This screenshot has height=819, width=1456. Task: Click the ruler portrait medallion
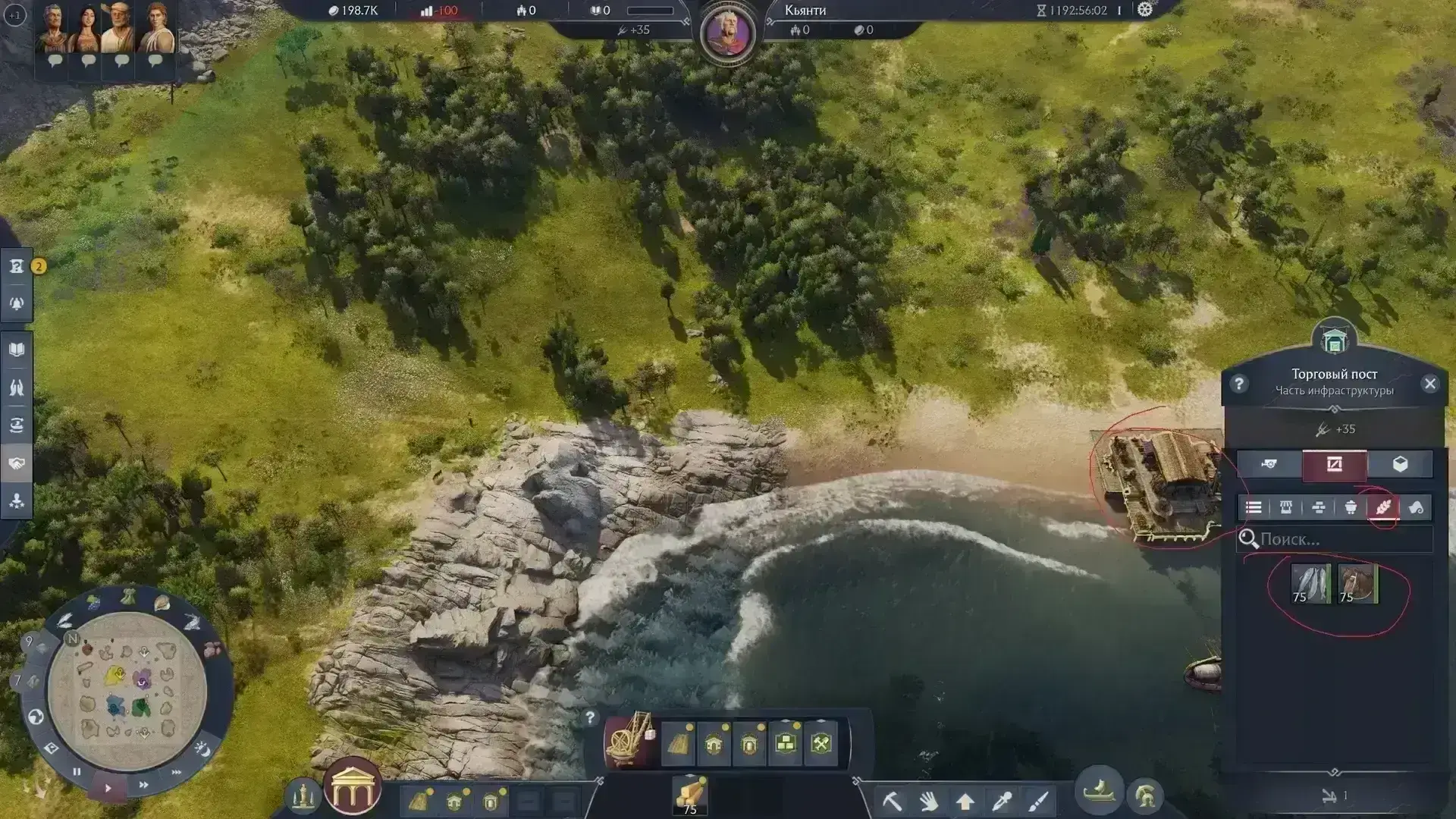coord(728,34)
